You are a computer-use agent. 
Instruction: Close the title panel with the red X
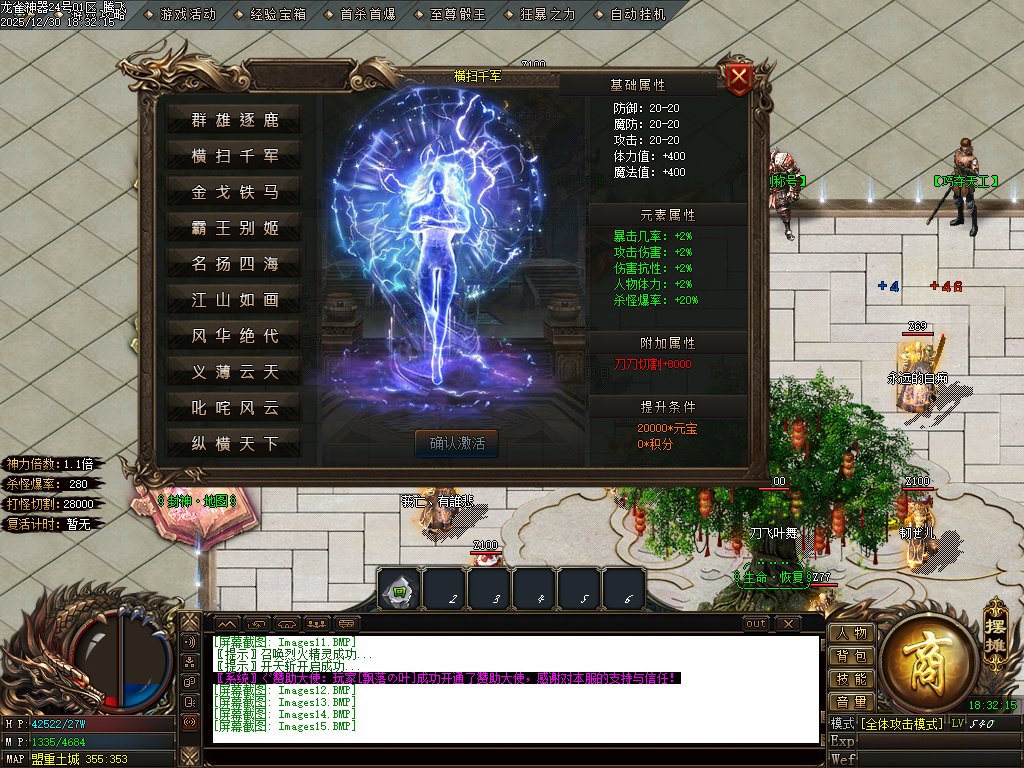(739, 79)
